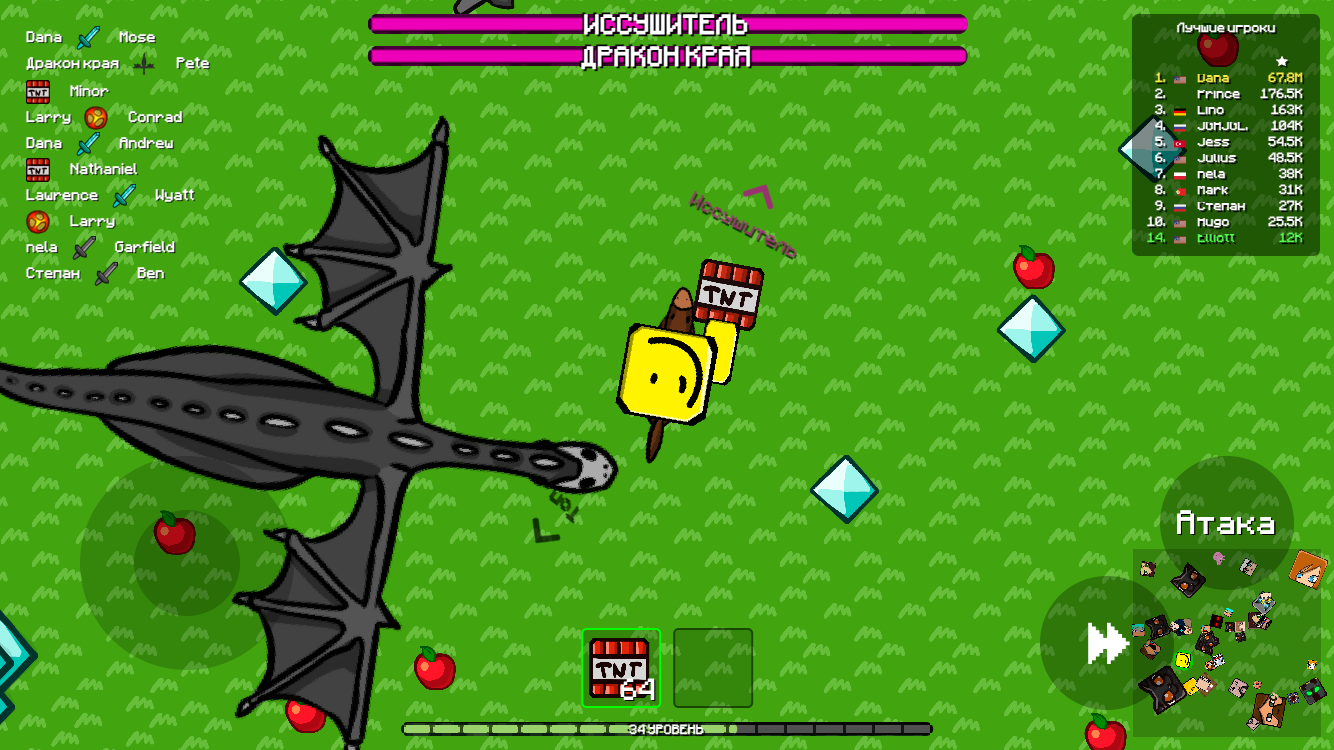Viewport: 1334px width, 750px height.
Task: Click the sword icon between Dana and Mose
Action: (x=88, y=36)
